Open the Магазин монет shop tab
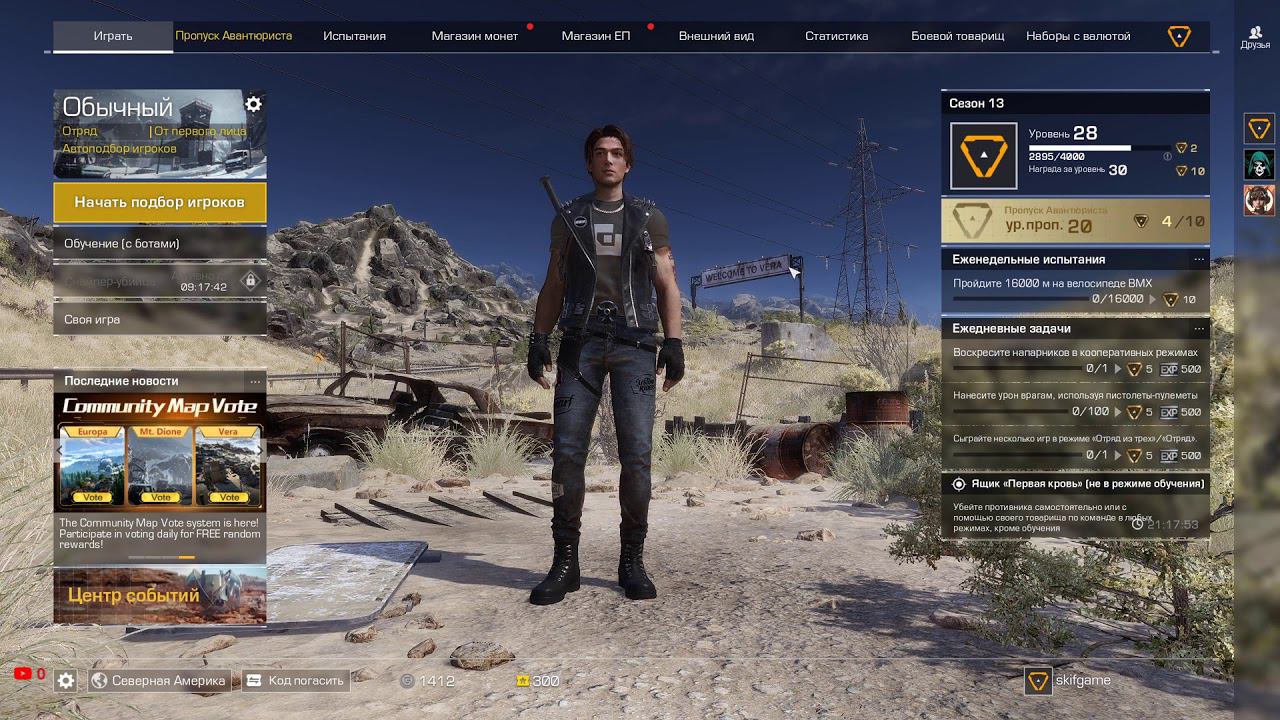The height and width of the screenshot is (720, 1280). click(x=474, y=36)
